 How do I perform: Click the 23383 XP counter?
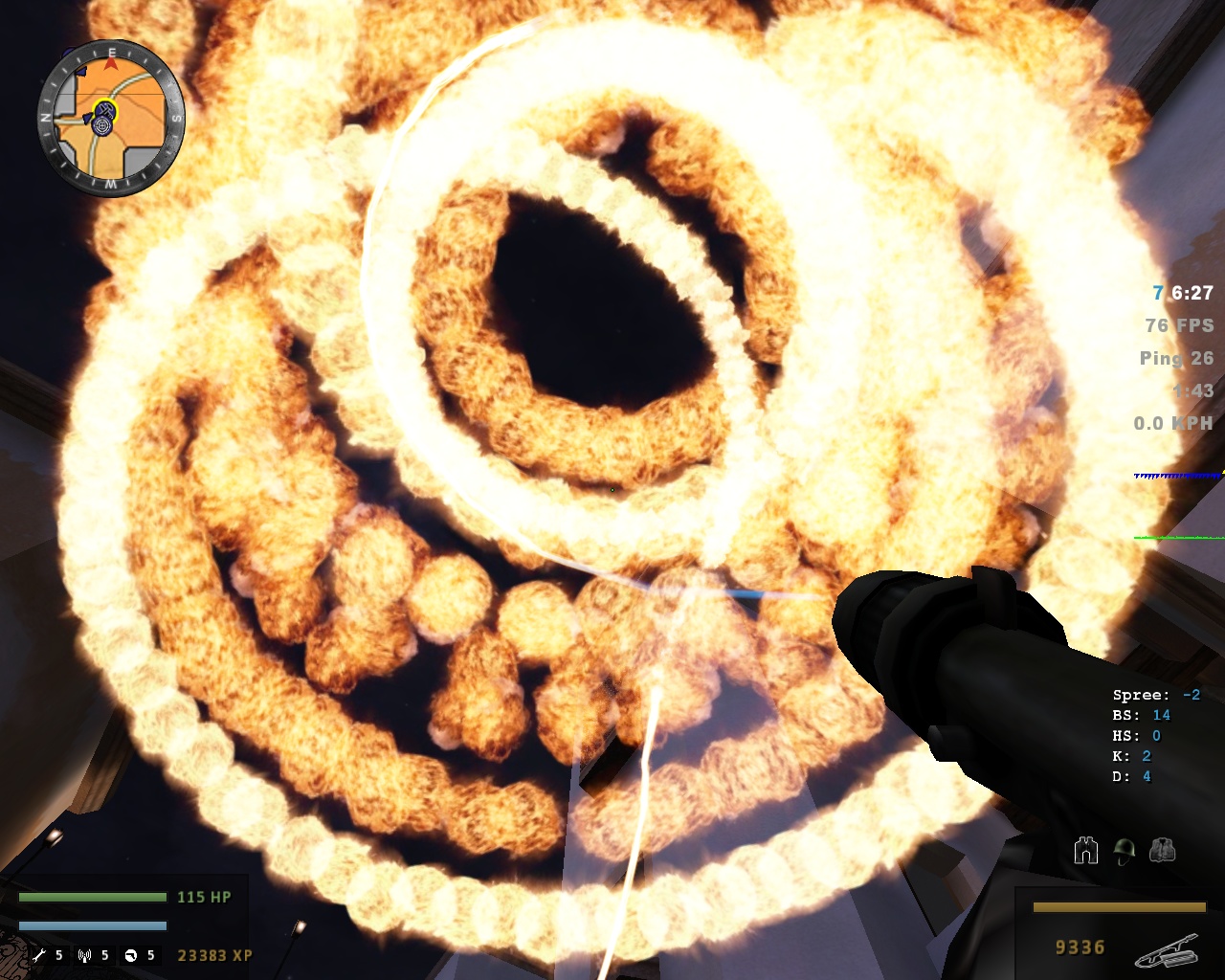point(213,955)
